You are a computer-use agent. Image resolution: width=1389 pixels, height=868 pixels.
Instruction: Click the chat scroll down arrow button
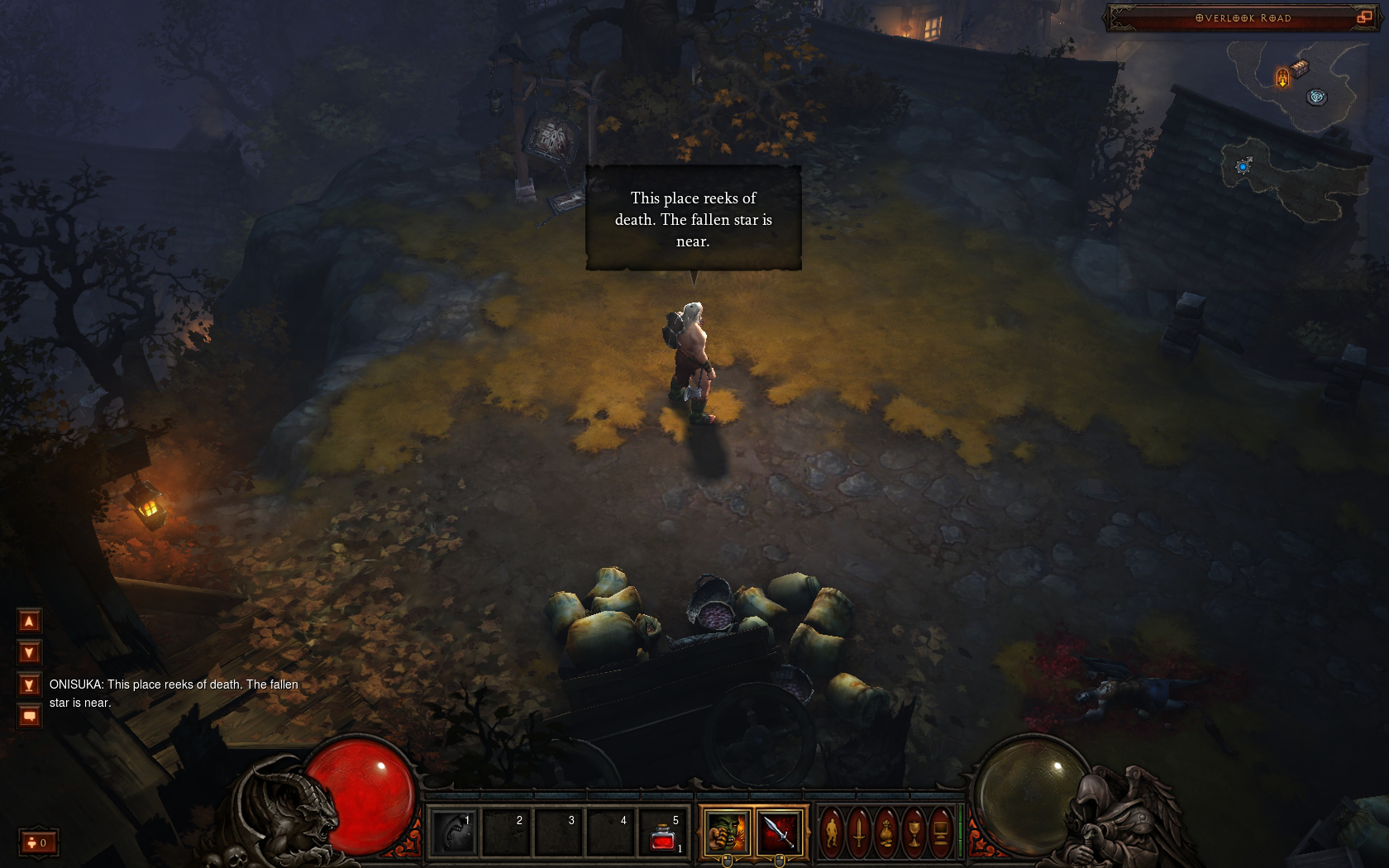click(29, 653)
